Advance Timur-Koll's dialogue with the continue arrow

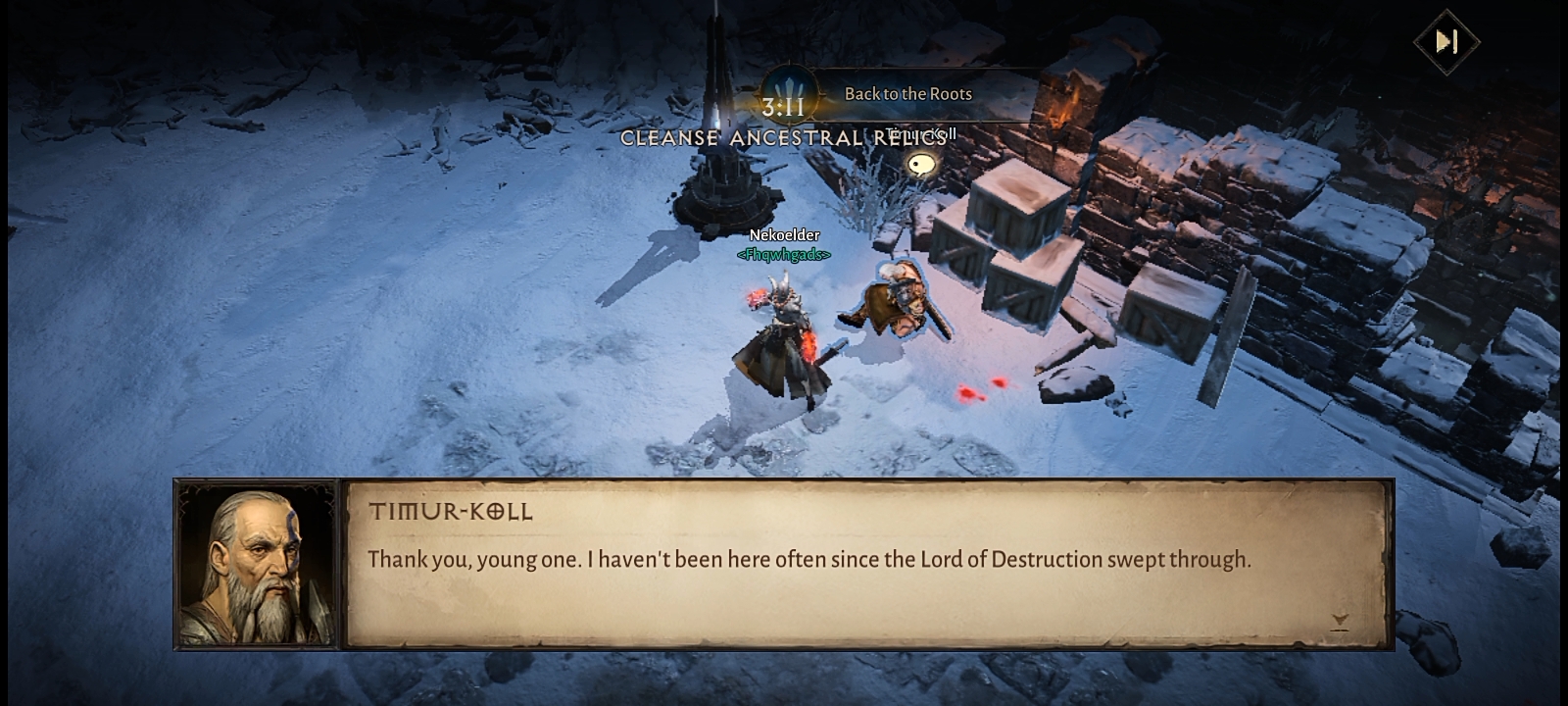[1340, 622]
